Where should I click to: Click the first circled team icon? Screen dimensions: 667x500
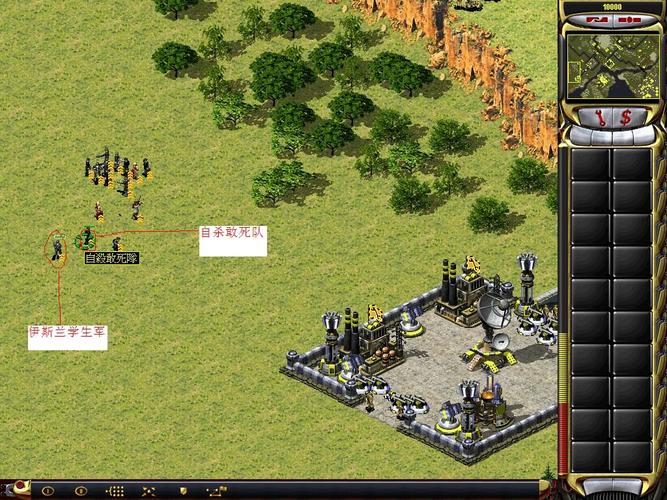tap(47, 491)
